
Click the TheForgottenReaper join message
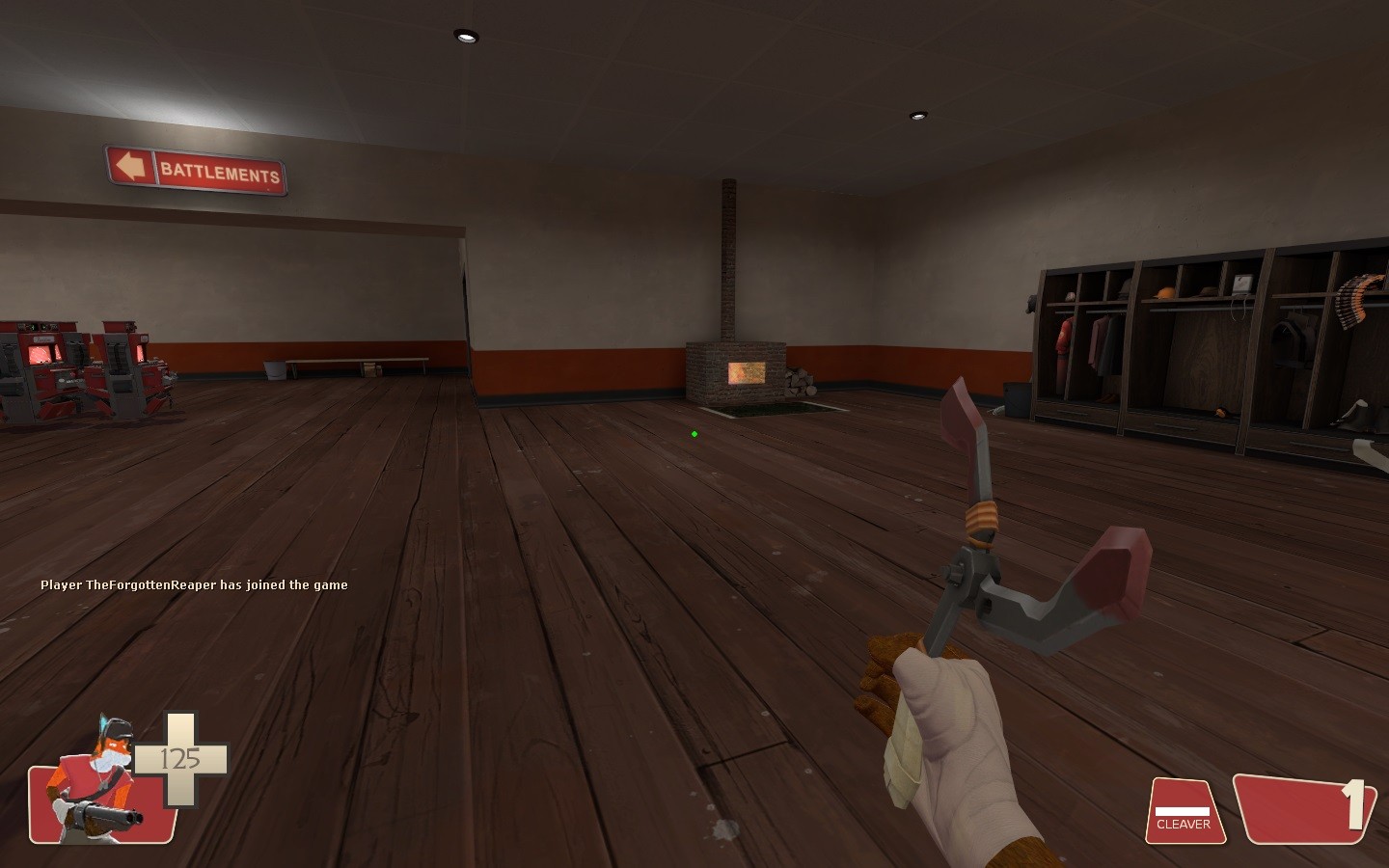193,584
